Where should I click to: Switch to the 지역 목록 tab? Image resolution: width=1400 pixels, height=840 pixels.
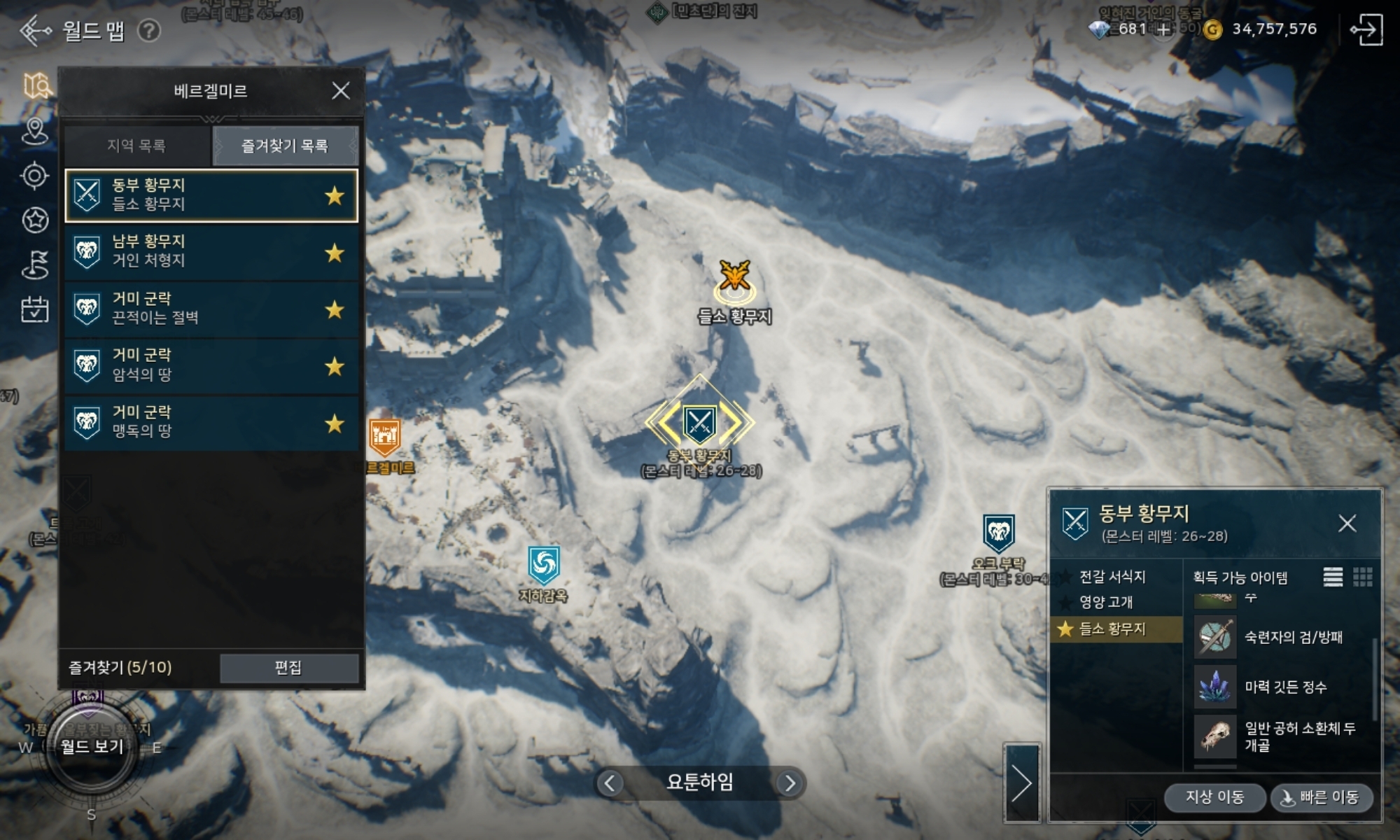[x=136, y=146]
